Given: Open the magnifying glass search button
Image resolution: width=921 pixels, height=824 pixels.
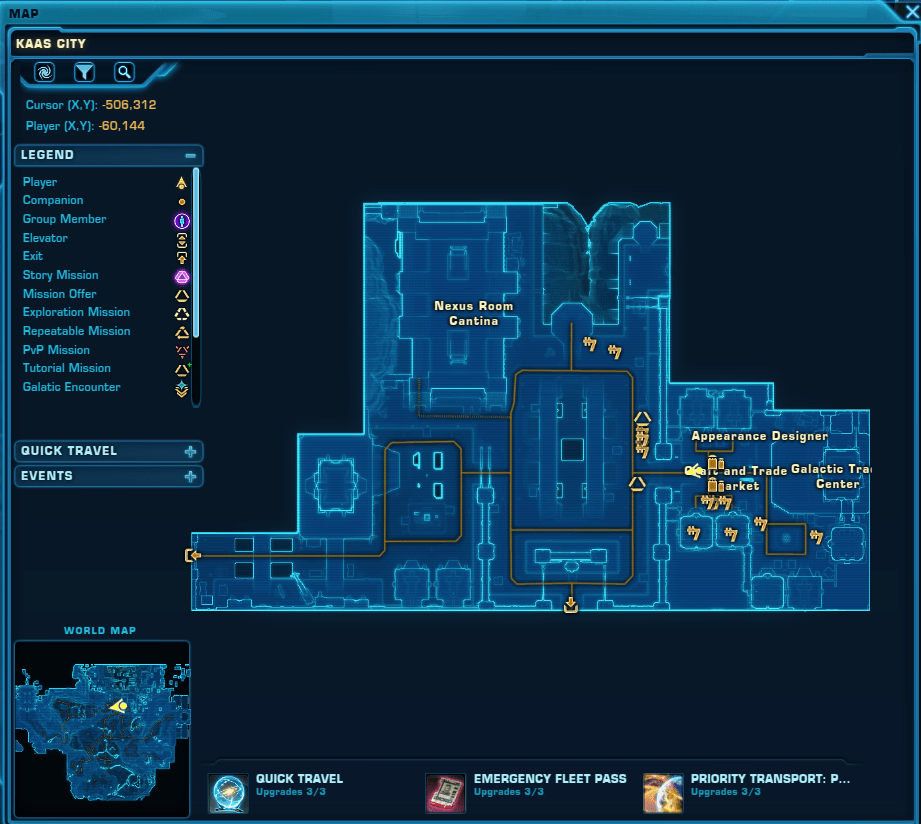Looking at the screenshot, I should [123, 72].
